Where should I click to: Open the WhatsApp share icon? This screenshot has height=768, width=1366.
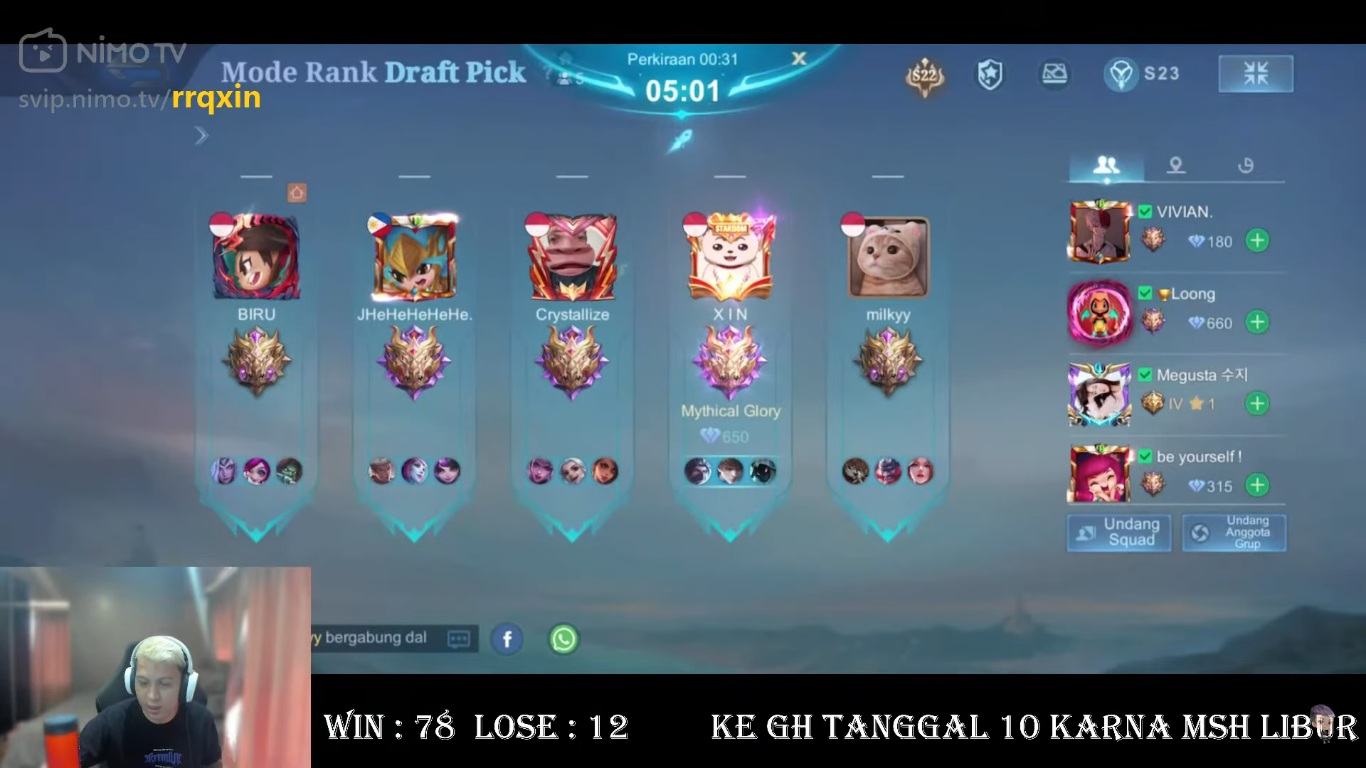[563, 639]
